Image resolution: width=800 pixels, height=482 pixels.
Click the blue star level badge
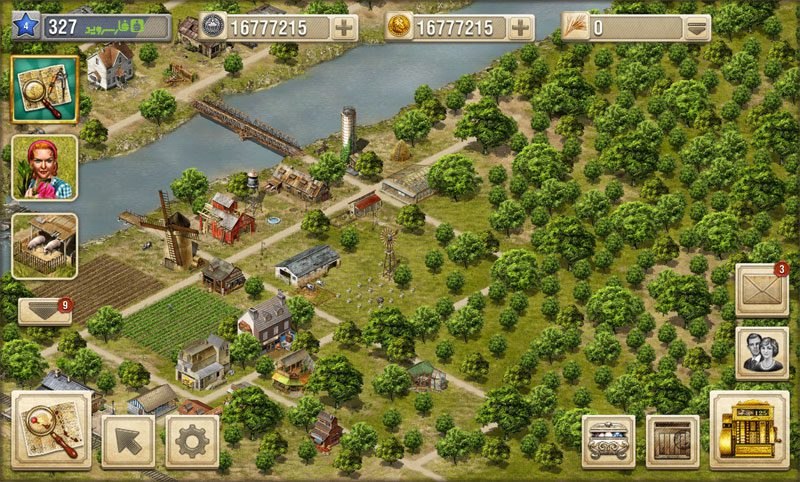[26, 27]
